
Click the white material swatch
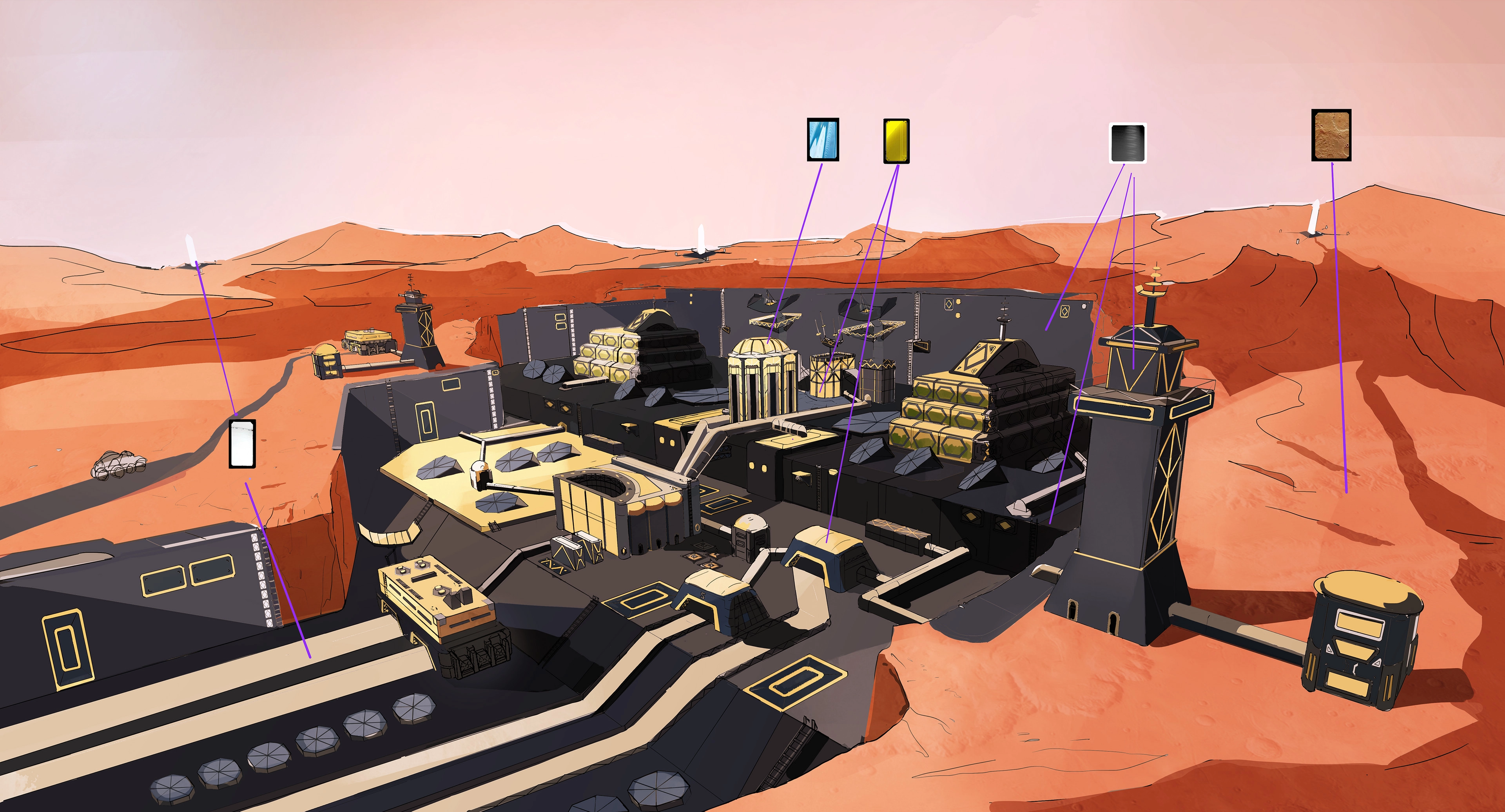click(243, 443)
